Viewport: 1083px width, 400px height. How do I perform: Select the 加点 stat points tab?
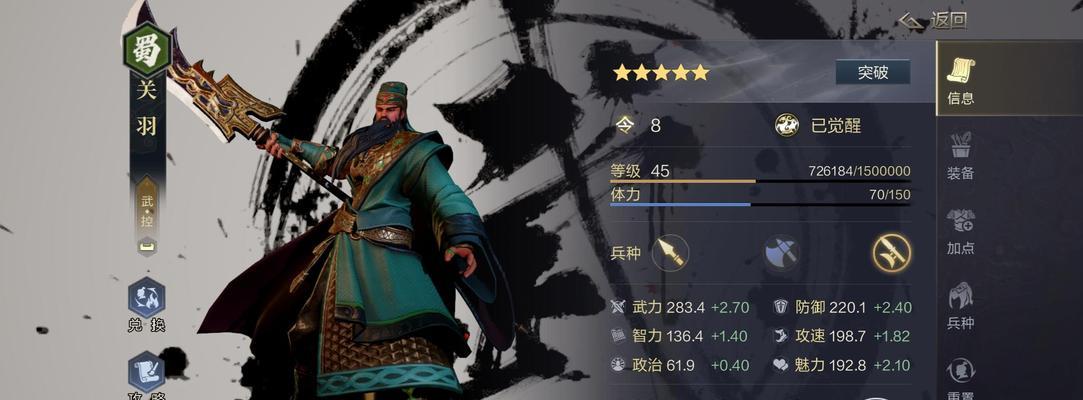(960, 230)
